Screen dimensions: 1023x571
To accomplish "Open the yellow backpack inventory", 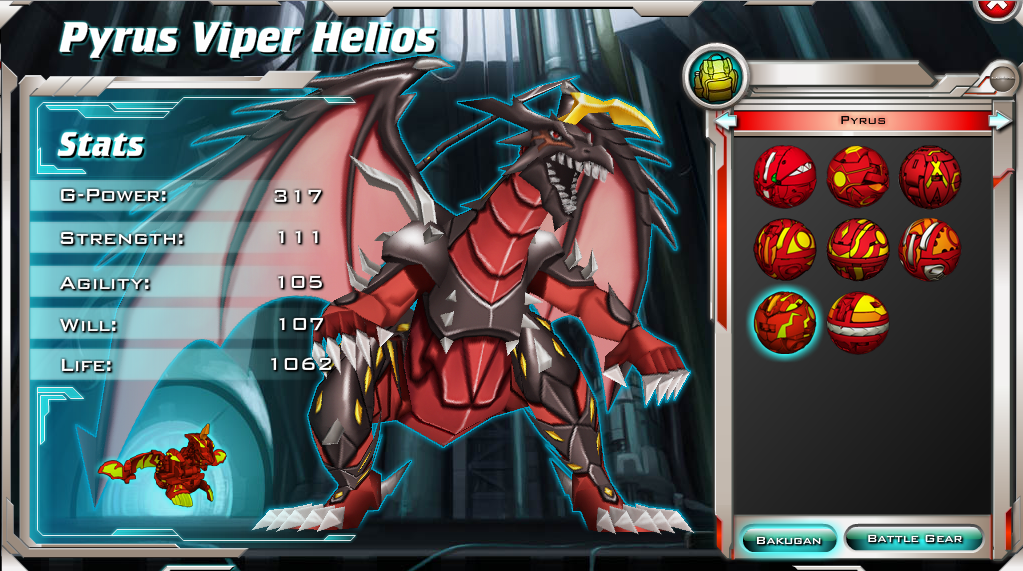I will pyautogui.click(x=714, y=77).
